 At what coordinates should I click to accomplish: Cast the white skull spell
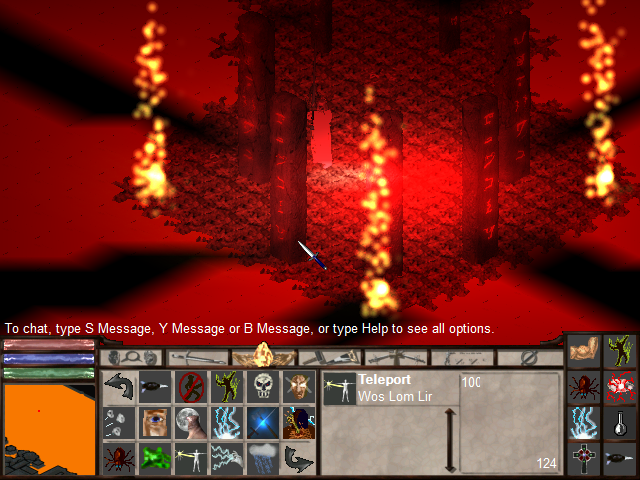click(263, 385)
